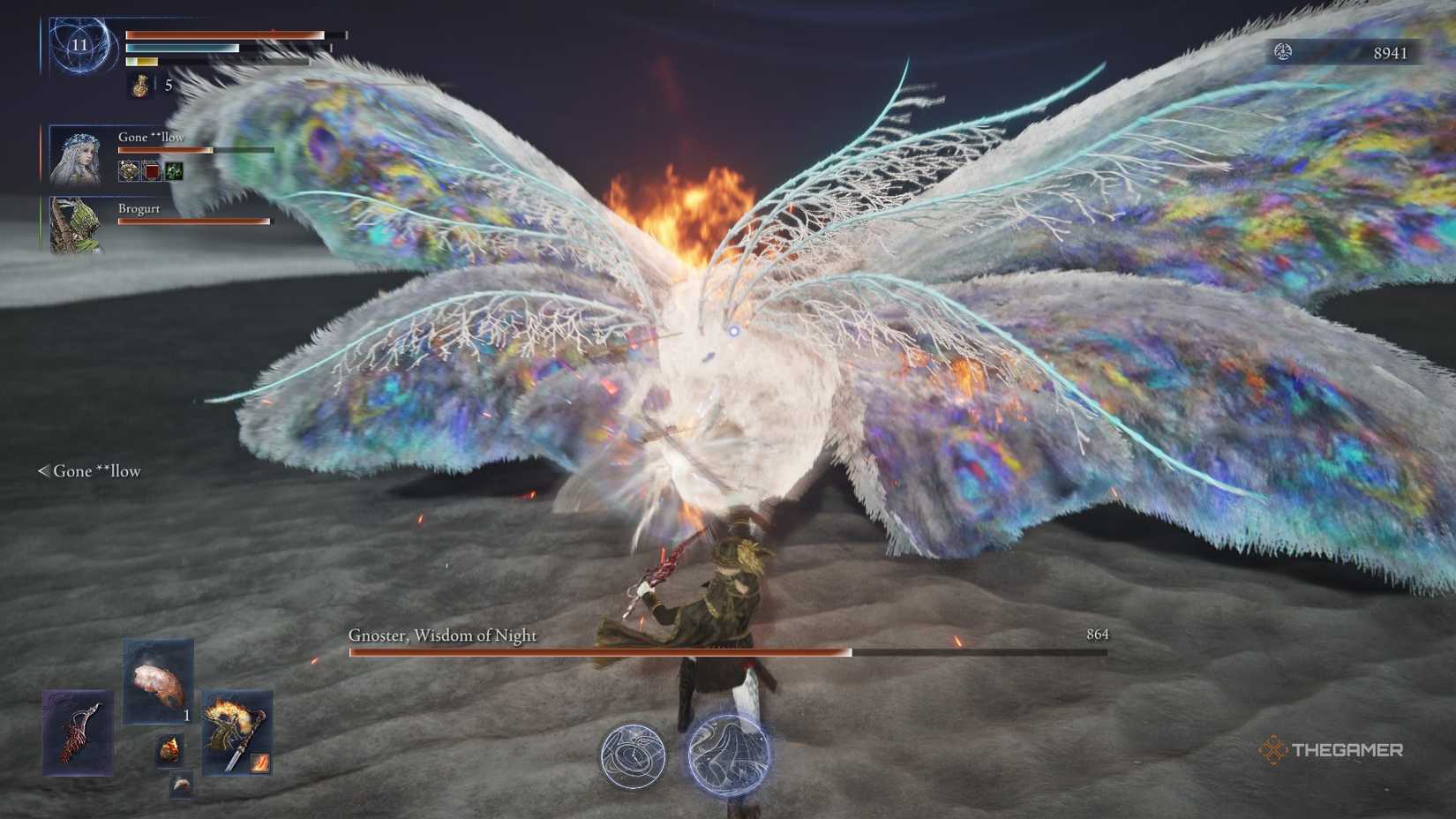Click Gnoster's boss health bar
This screenshot has height=819, width=1456.
pos(724,653)
